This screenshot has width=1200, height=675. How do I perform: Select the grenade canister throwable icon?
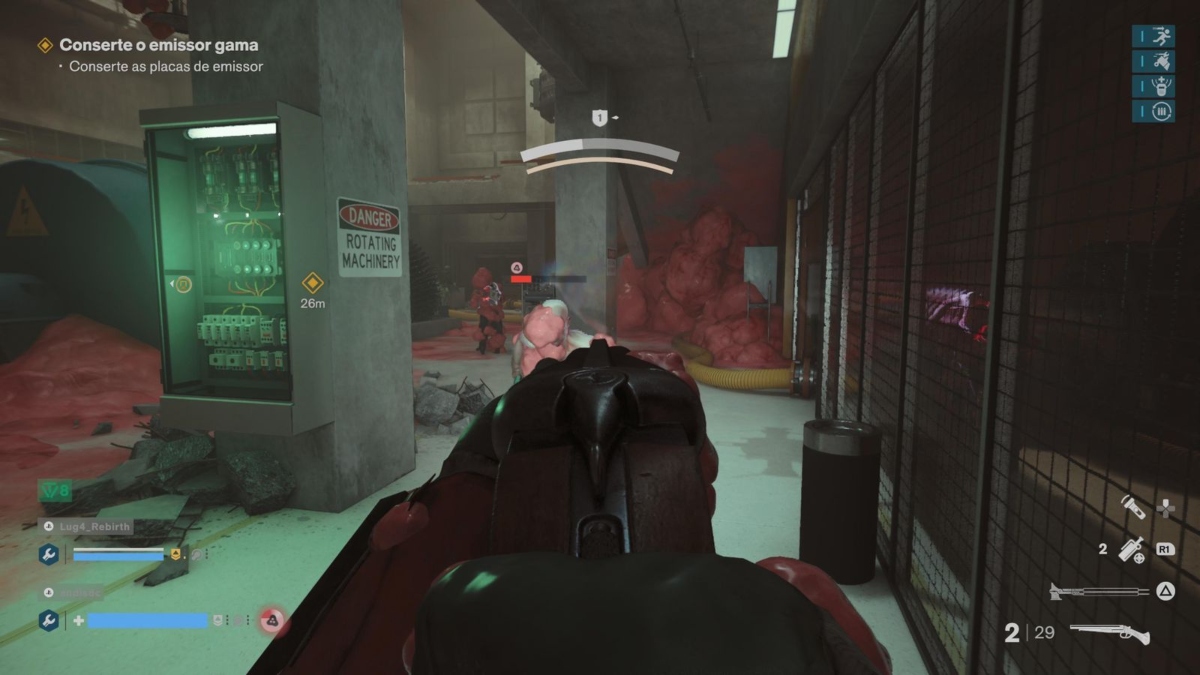(1131, 548)
